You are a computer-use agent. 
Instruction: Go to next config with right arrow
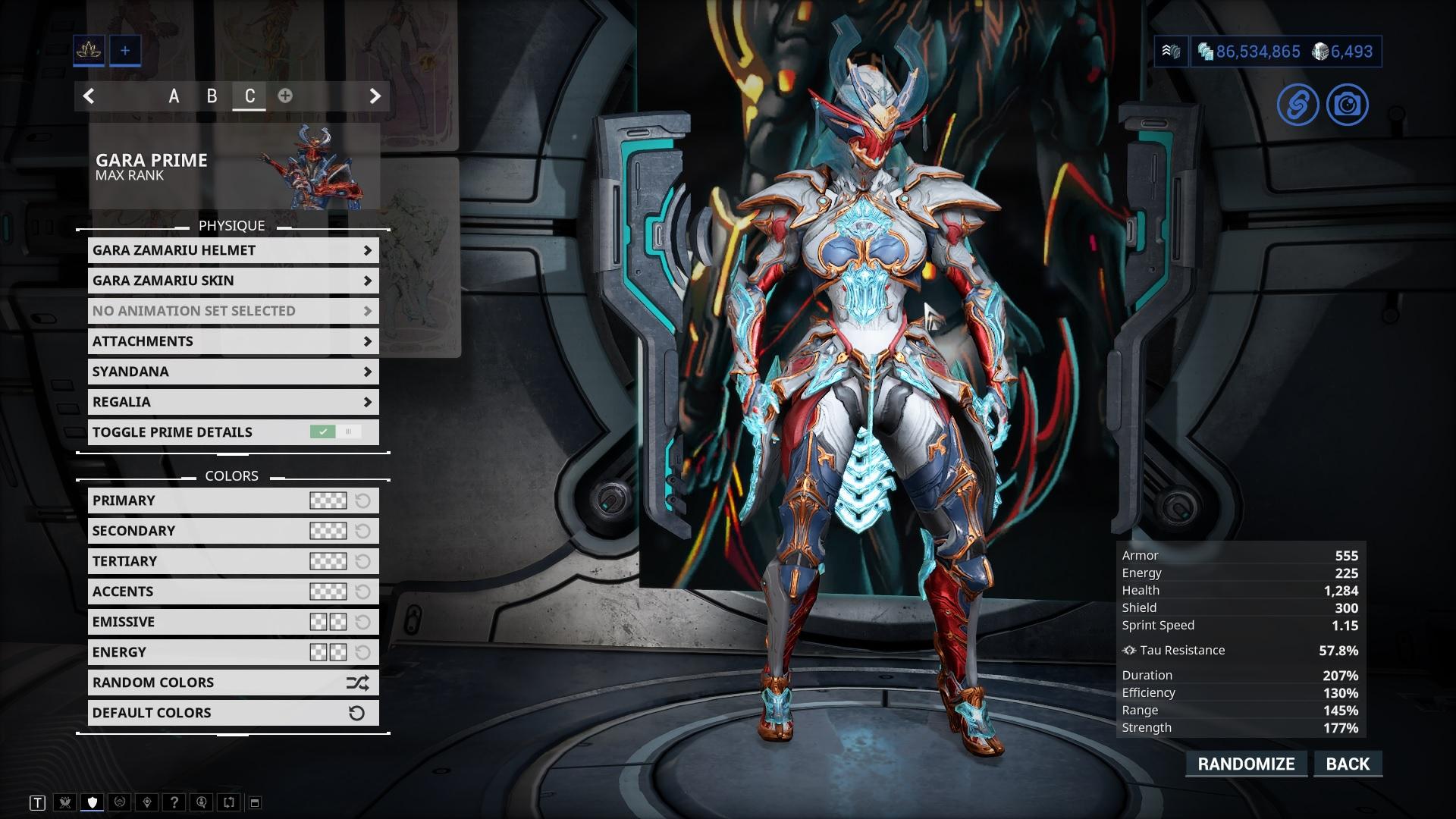[x=375, y=96]
